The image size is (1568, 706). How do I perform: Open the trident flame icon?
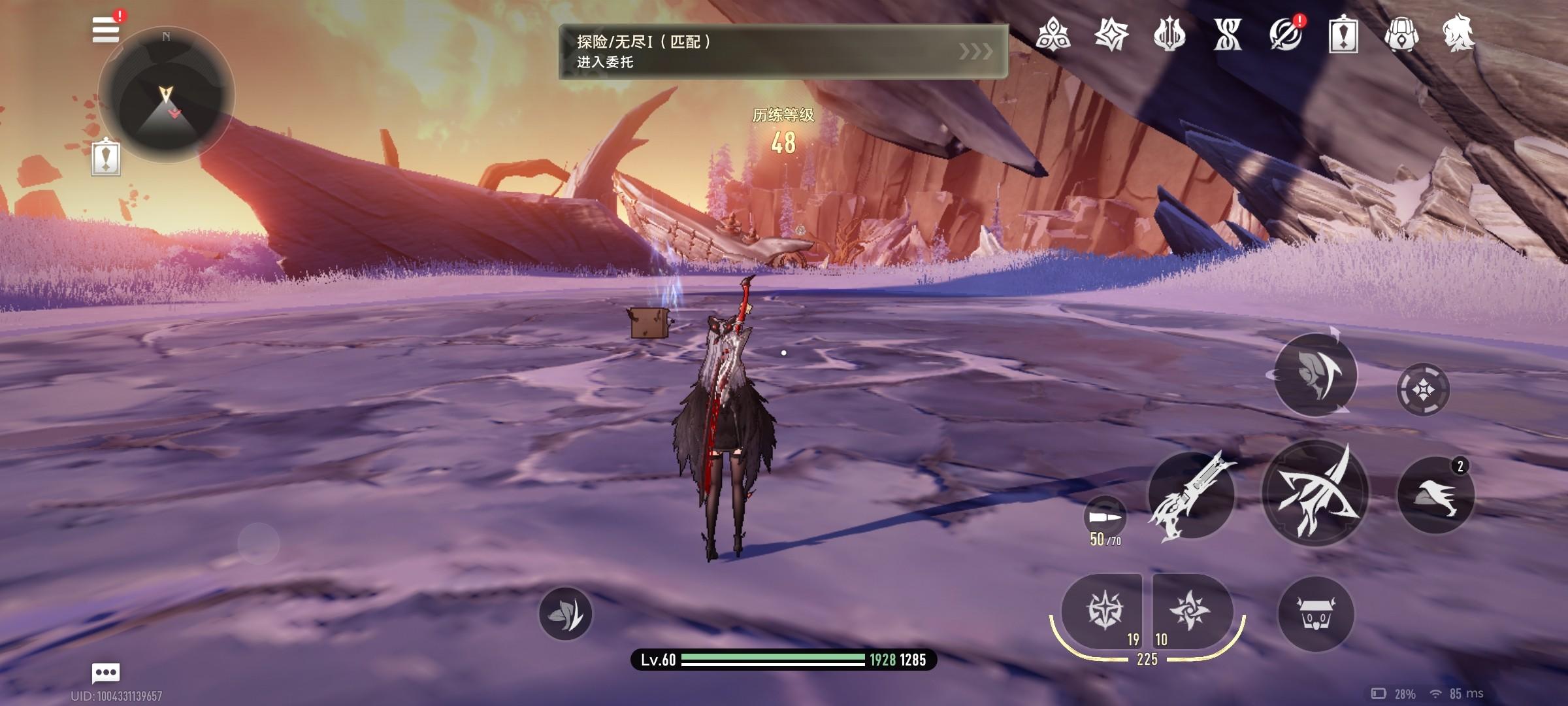(x=1169, y=34)
